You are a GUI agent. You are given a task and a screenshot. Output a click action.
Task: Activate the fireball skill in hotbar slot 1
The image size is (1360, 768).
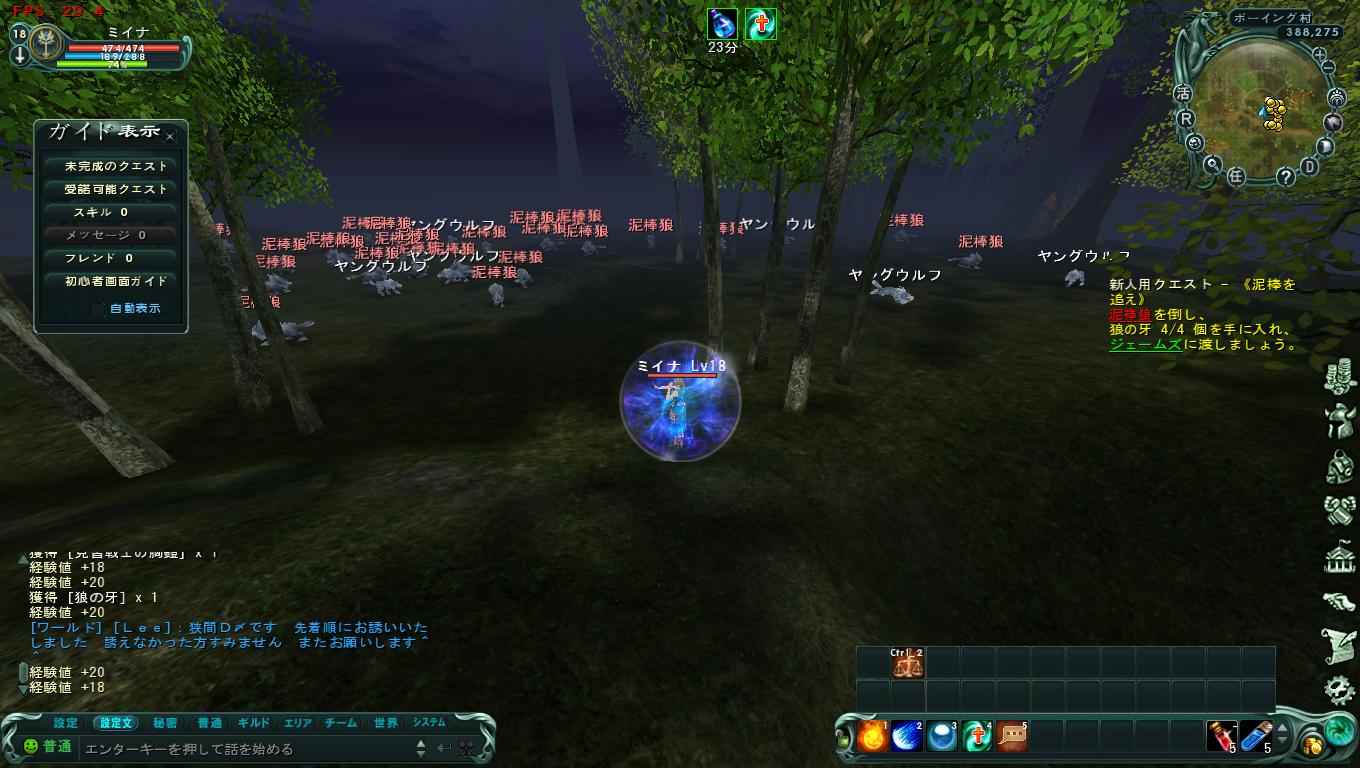click(871, 737)
